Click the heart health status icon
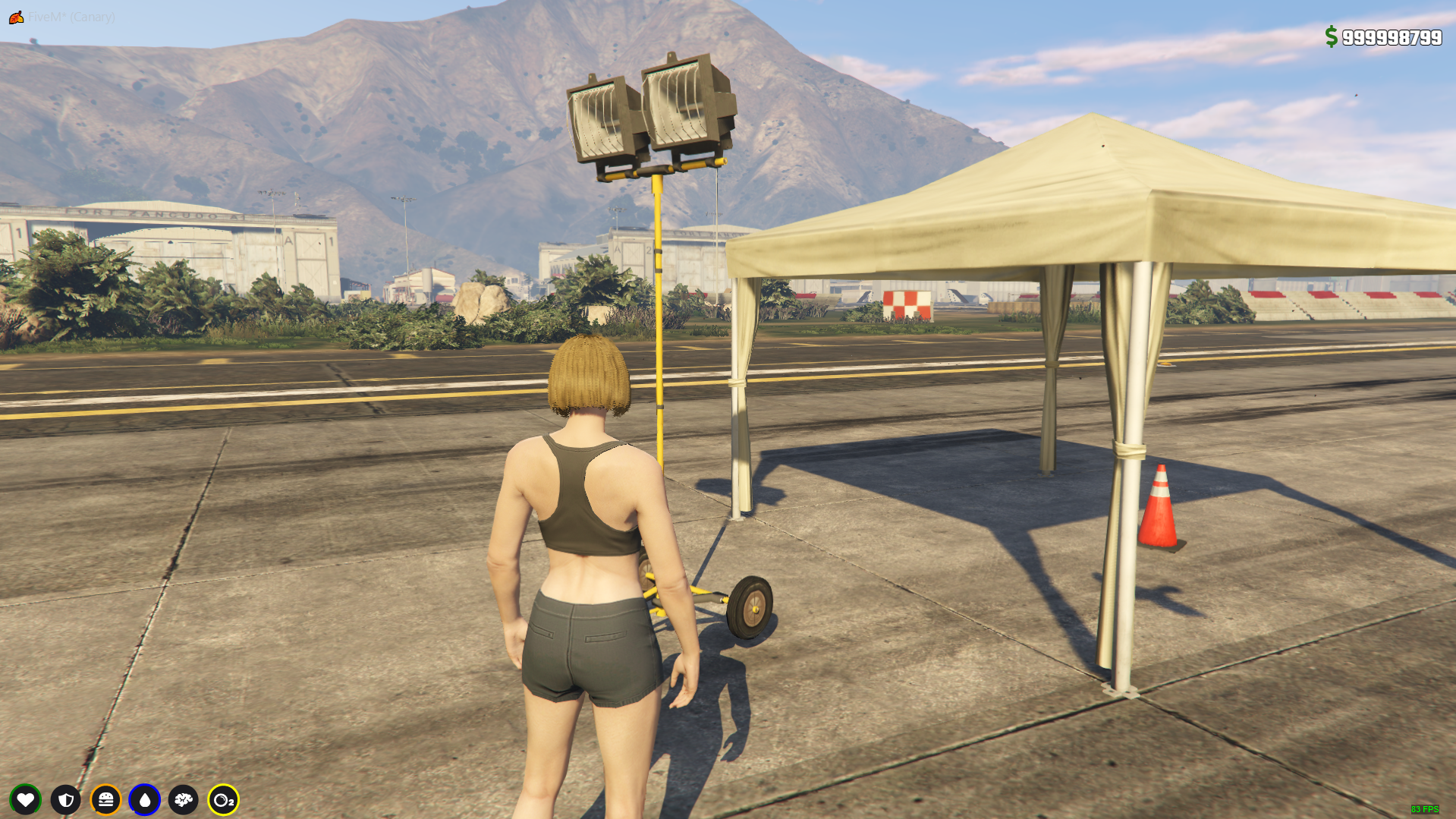 (26, 799)
